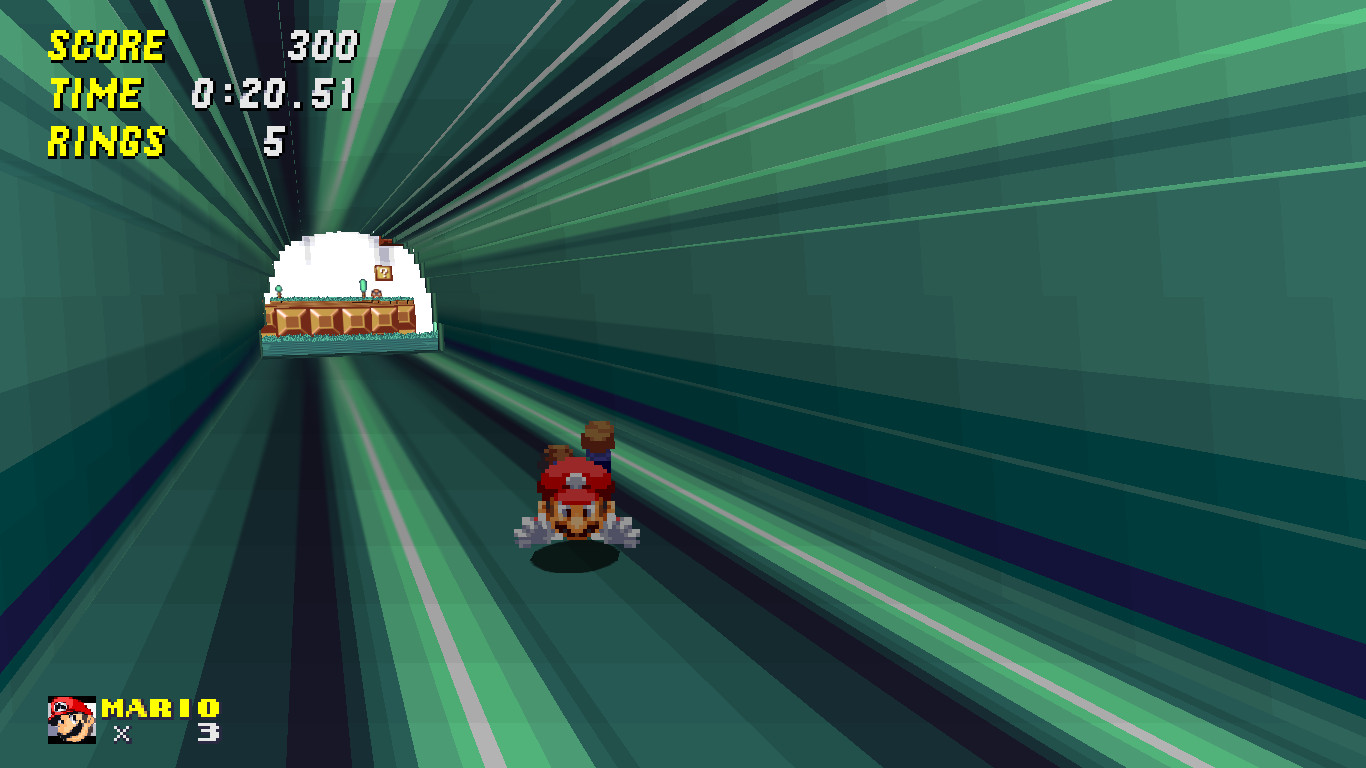Click the small bush sprite on the ledge
The width and height of the screenshot is (1366, 768).
pos(278,290)
